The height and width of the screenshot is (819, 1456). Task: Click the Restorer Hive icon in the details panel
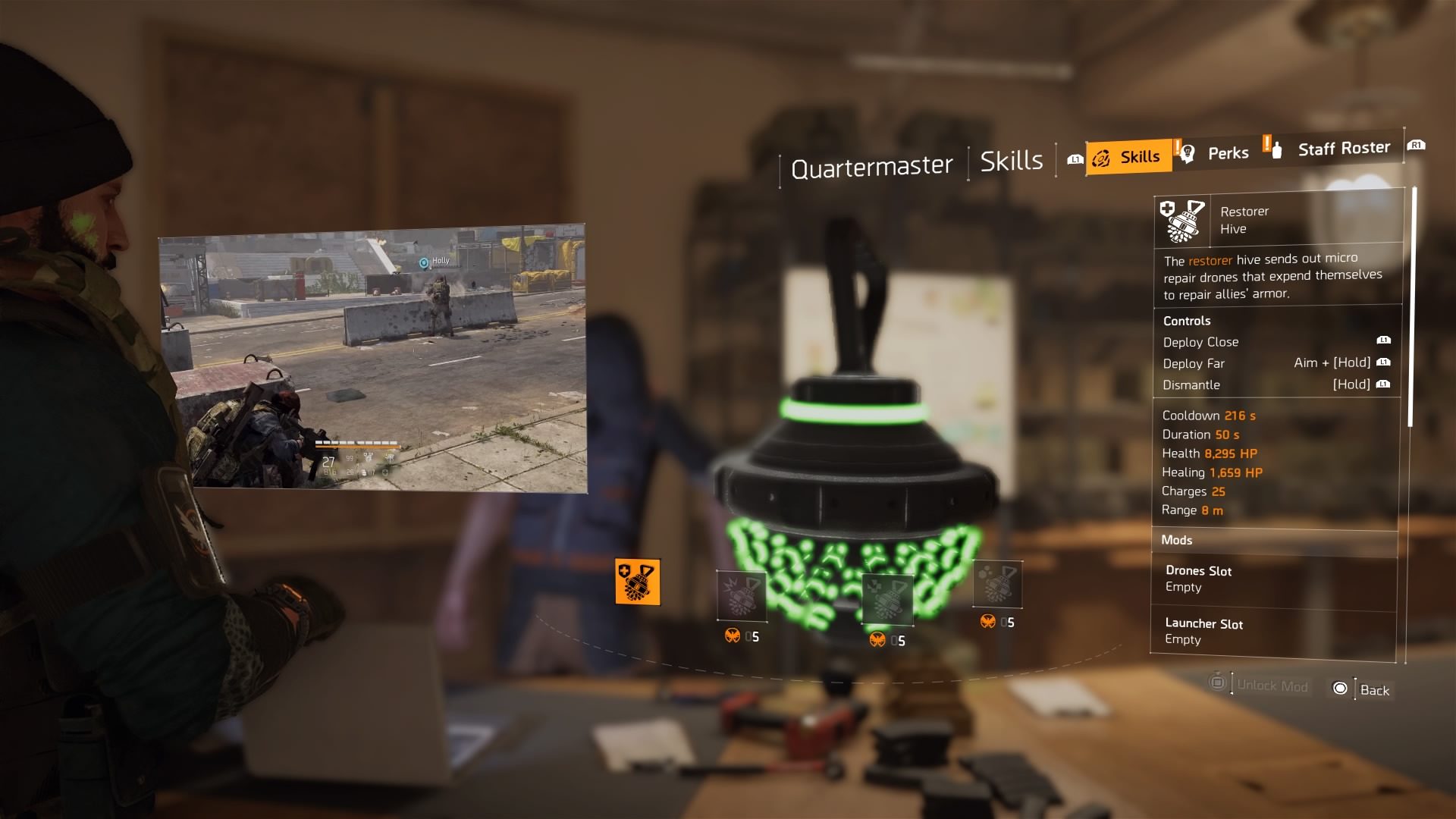pyautogui.click(x=1183, y=220)
